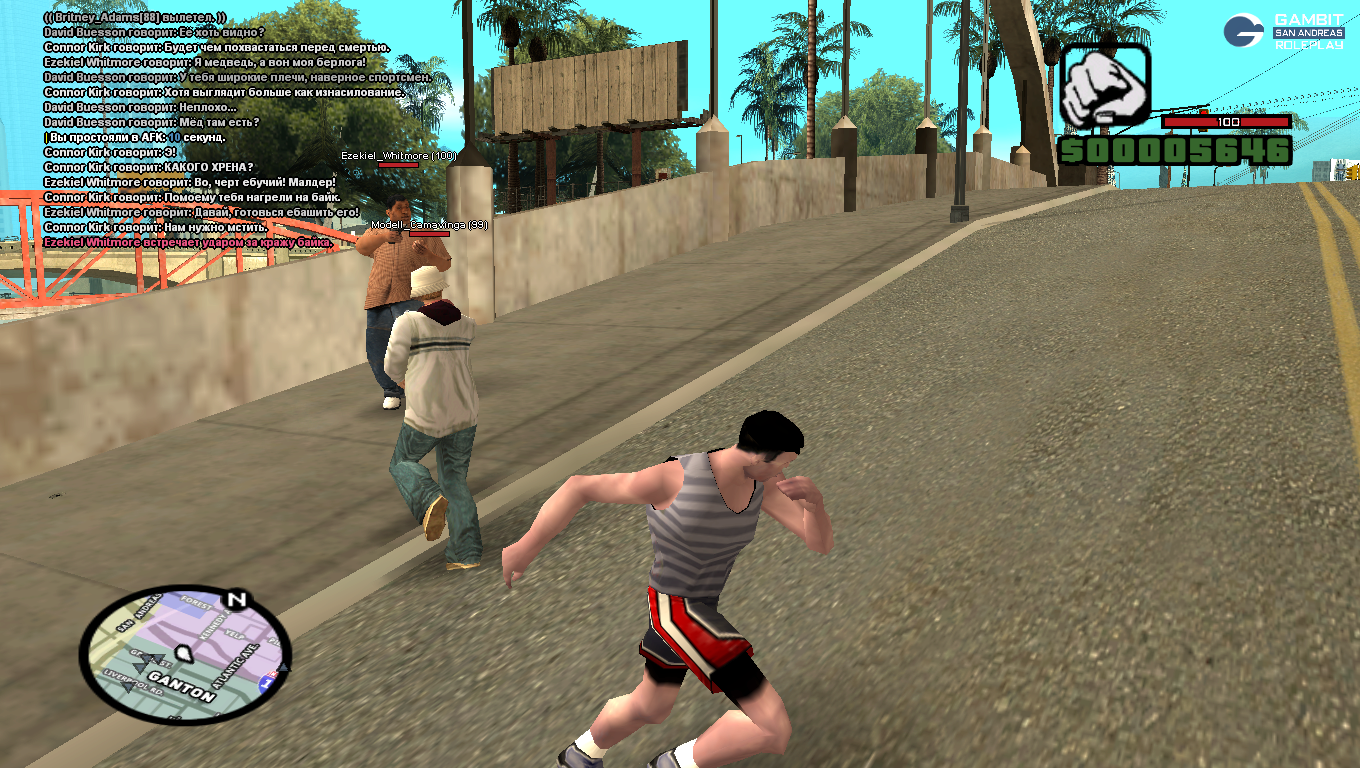1360x768 pixels.
Task: Click the north N marker on minimap
Action: [236, 600]
